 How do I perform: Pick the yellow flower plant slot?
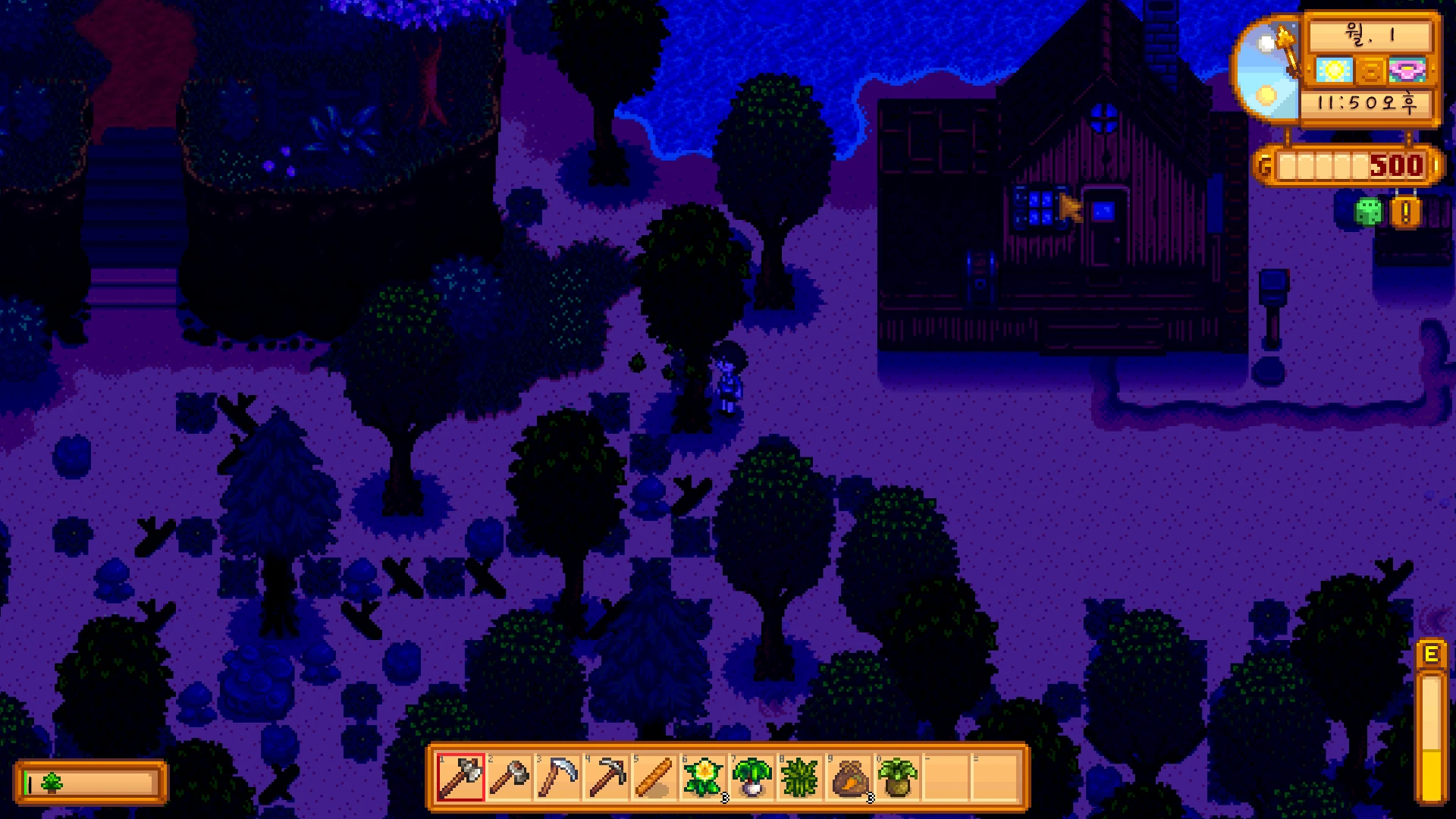pyautogui.click(x=703, y=777)
